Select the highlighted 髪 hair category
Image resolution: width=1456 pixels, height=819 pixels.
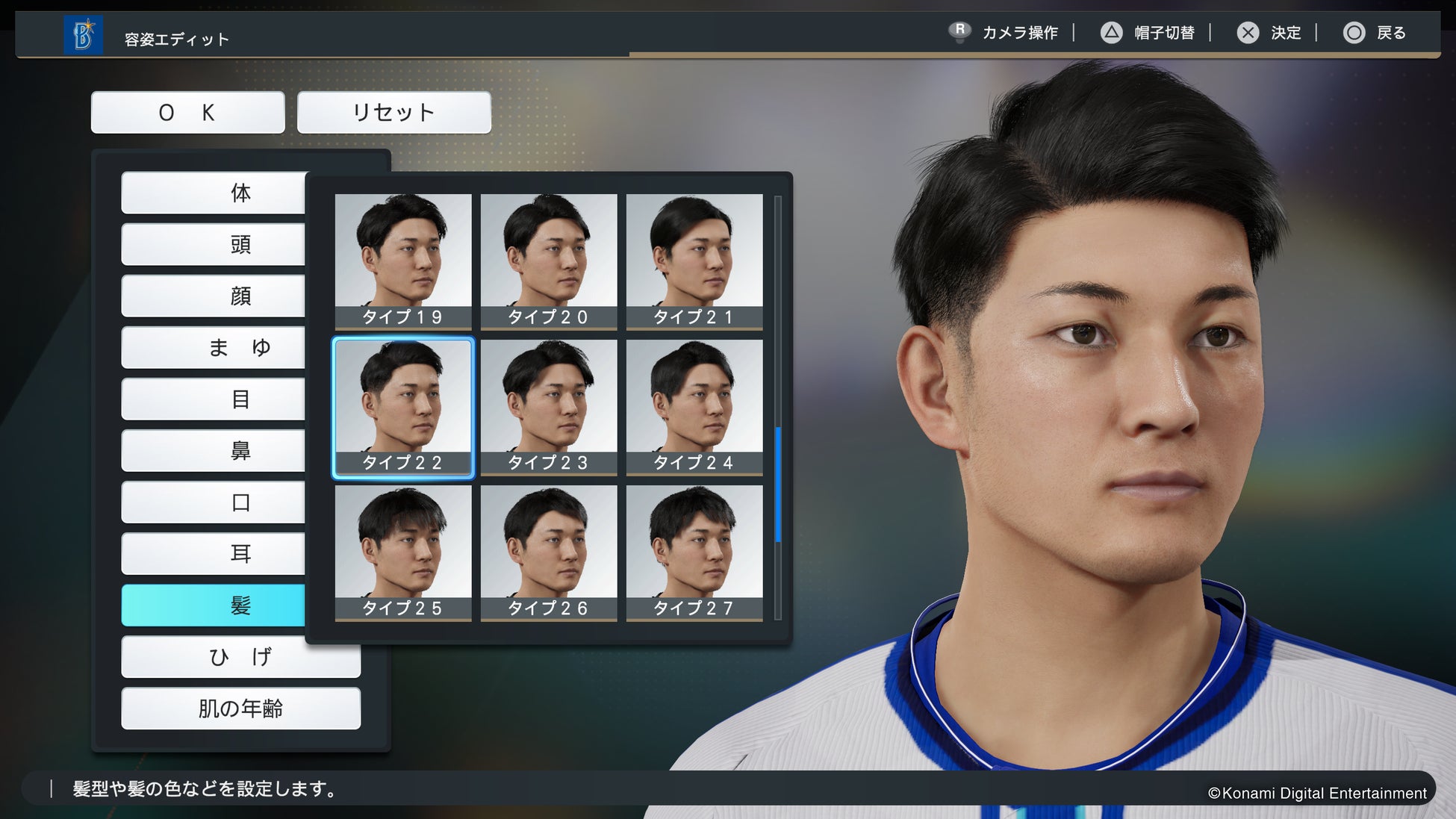click(x=214, y=605)
